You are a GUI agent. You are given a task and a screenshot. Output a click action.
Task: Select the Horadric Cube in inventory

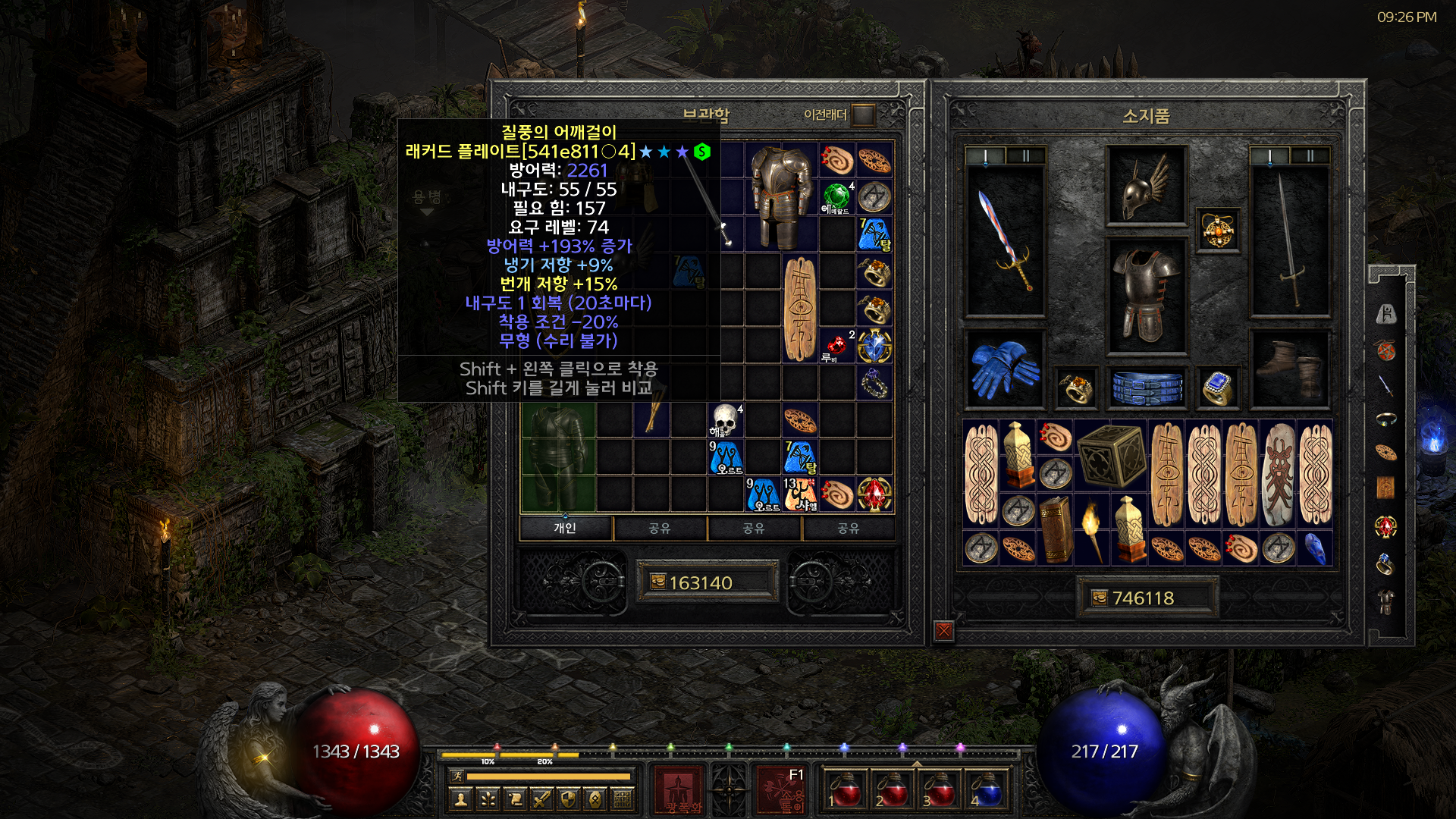1109,455
